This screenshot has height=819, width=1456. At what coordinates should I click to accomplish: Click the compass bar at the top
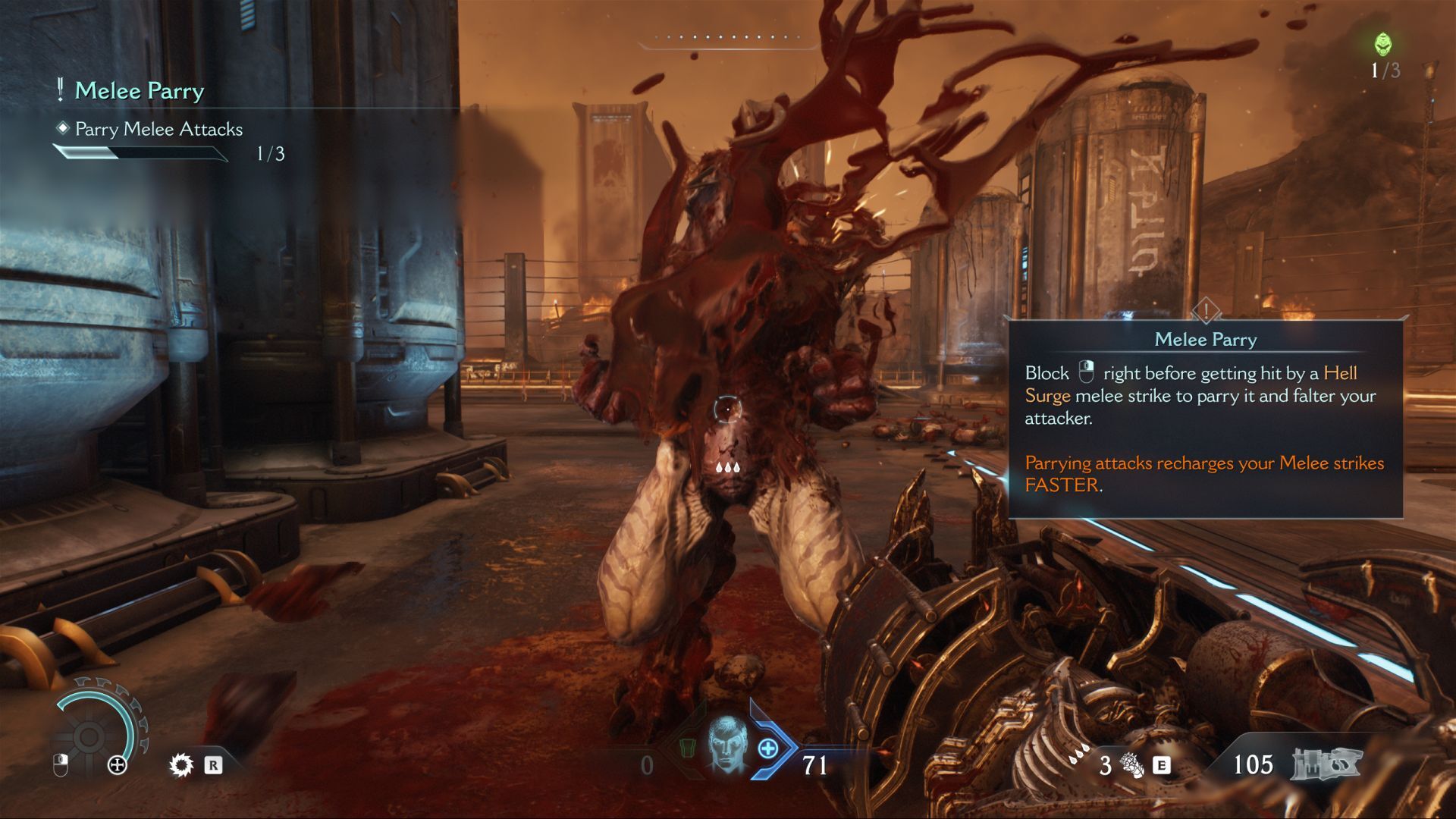click(x=727, y=38)
